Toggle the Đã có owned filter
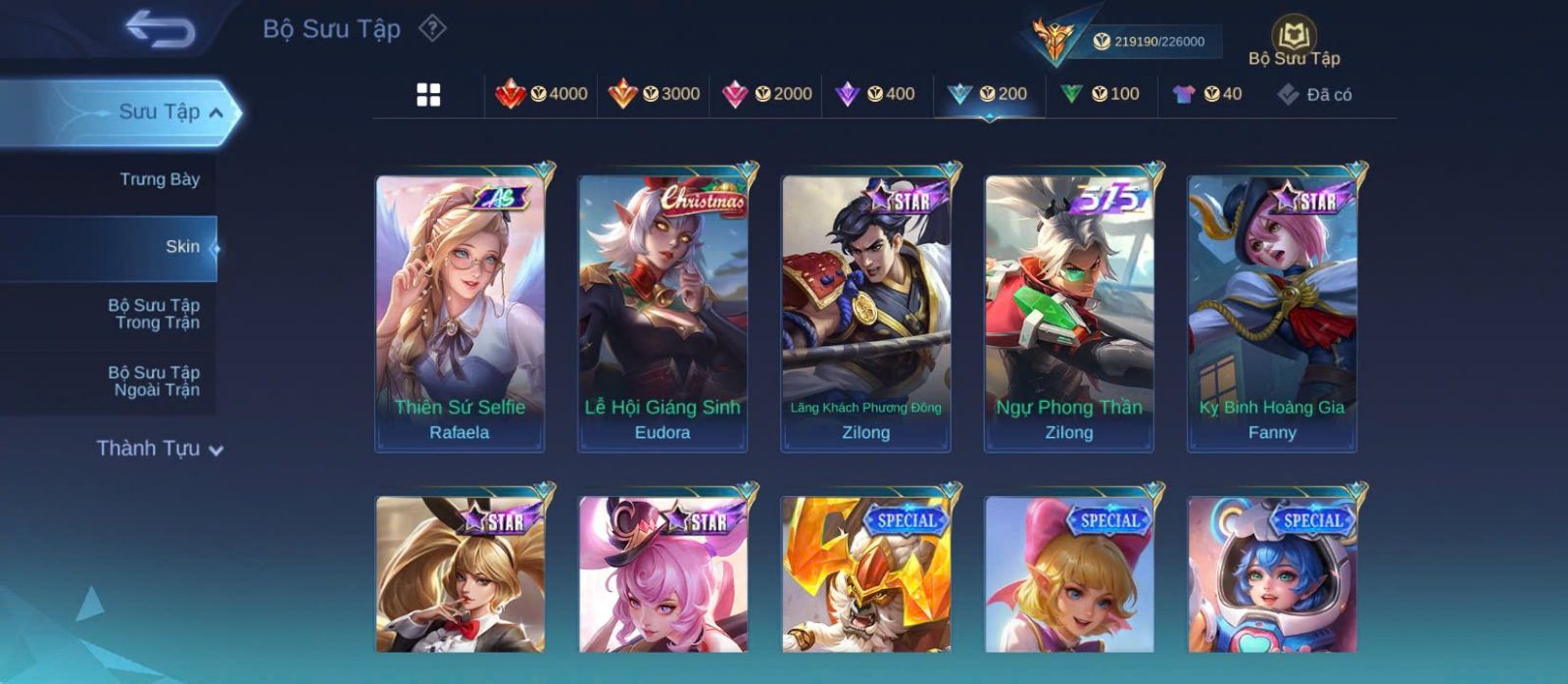The image size is (1568, 684). [x=1315, y=94]
